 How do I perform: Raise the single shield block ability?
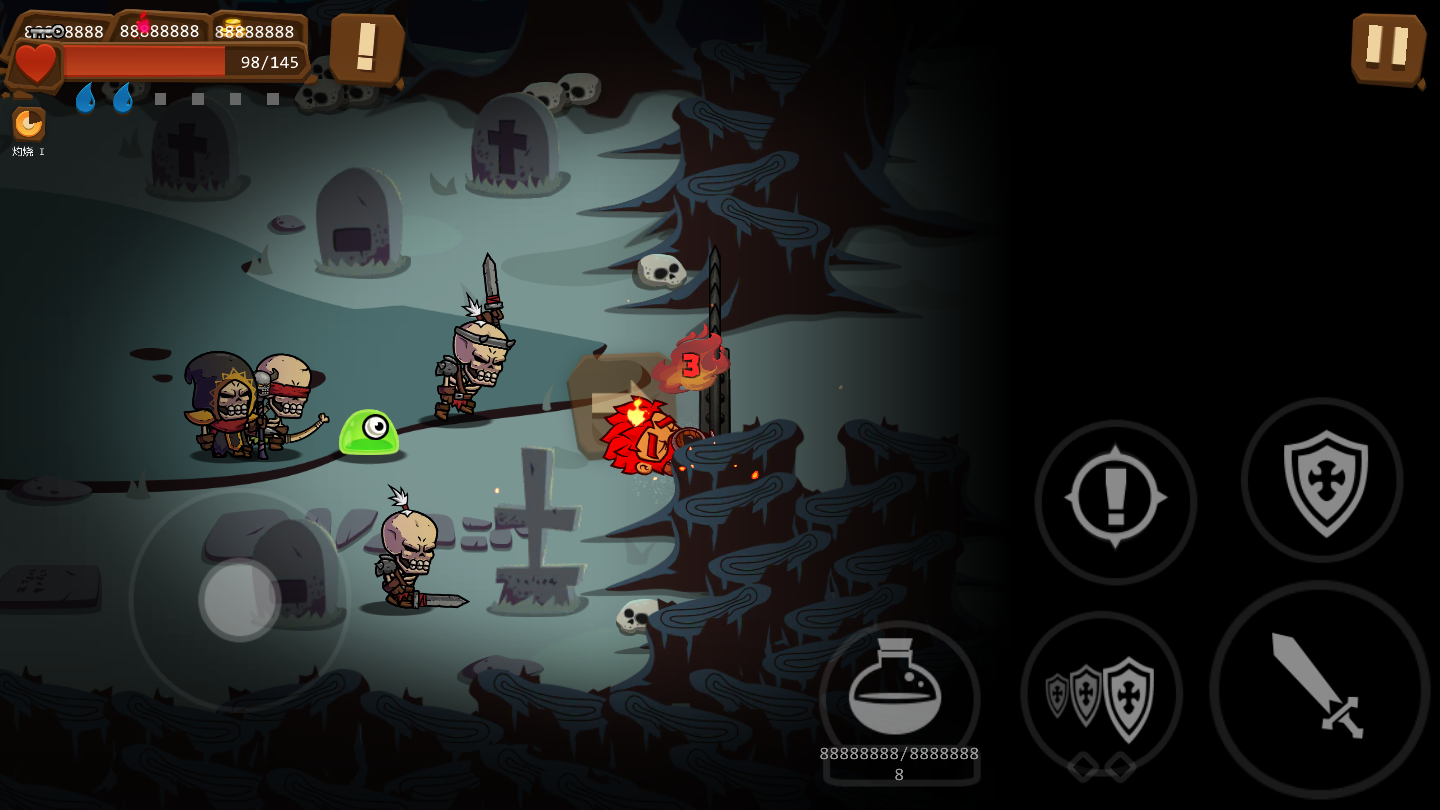pyautogui.click(x=1322, y=481)
